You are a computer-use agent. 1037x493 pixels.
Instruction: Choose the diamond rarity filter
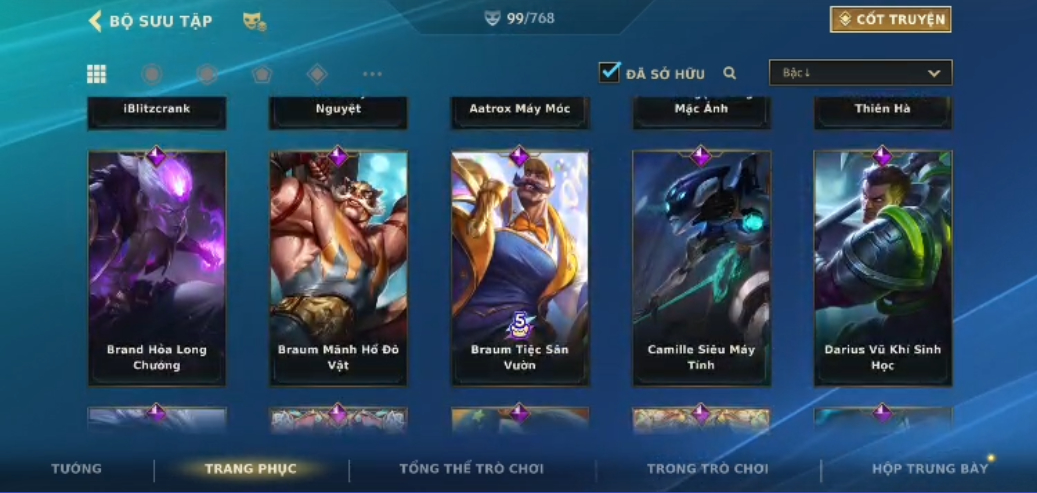click(317, 74)
